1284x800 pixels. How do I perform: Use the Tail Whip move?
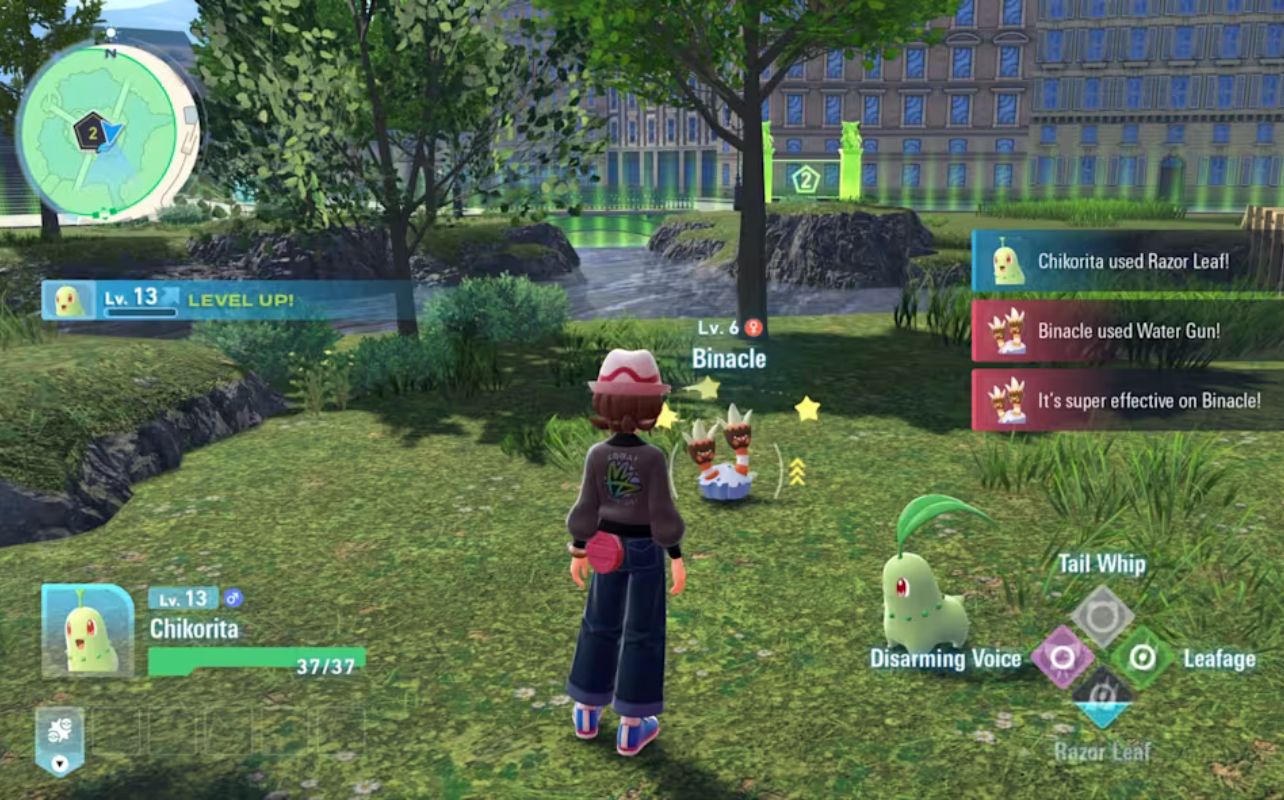coord(1101,616)
